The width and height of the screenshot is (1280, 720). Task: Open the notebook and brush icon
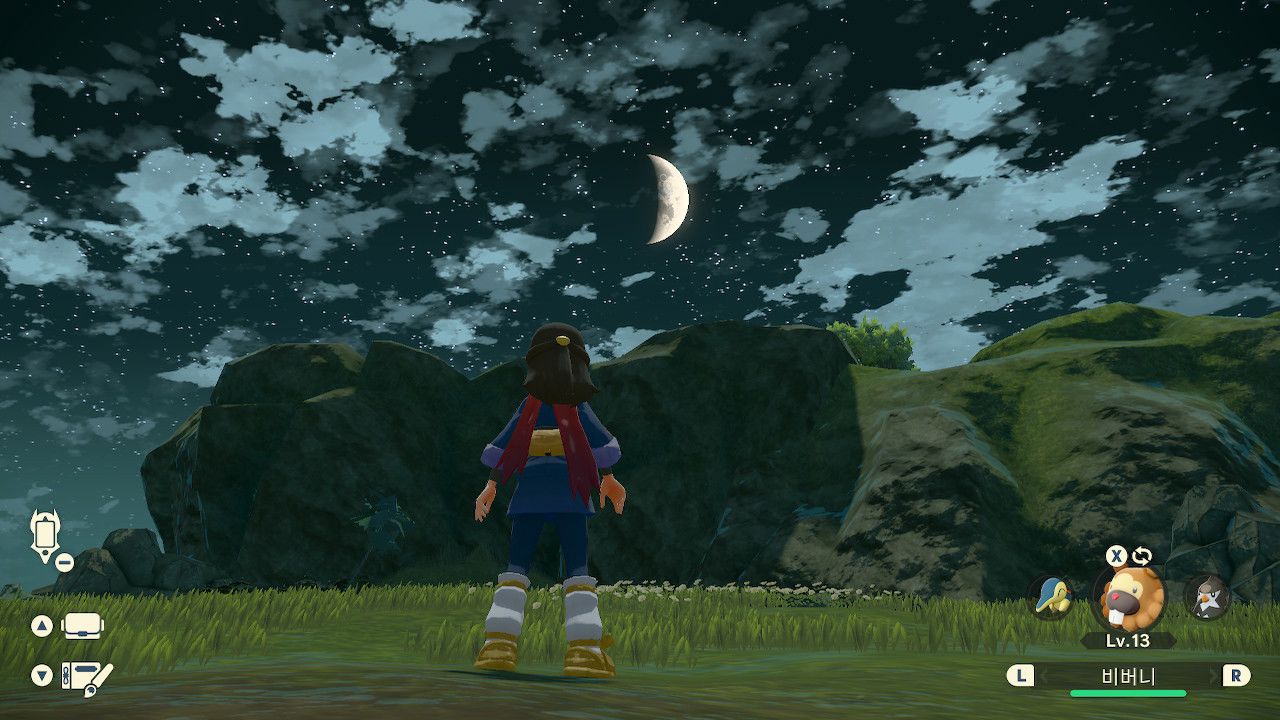point(86,676)
